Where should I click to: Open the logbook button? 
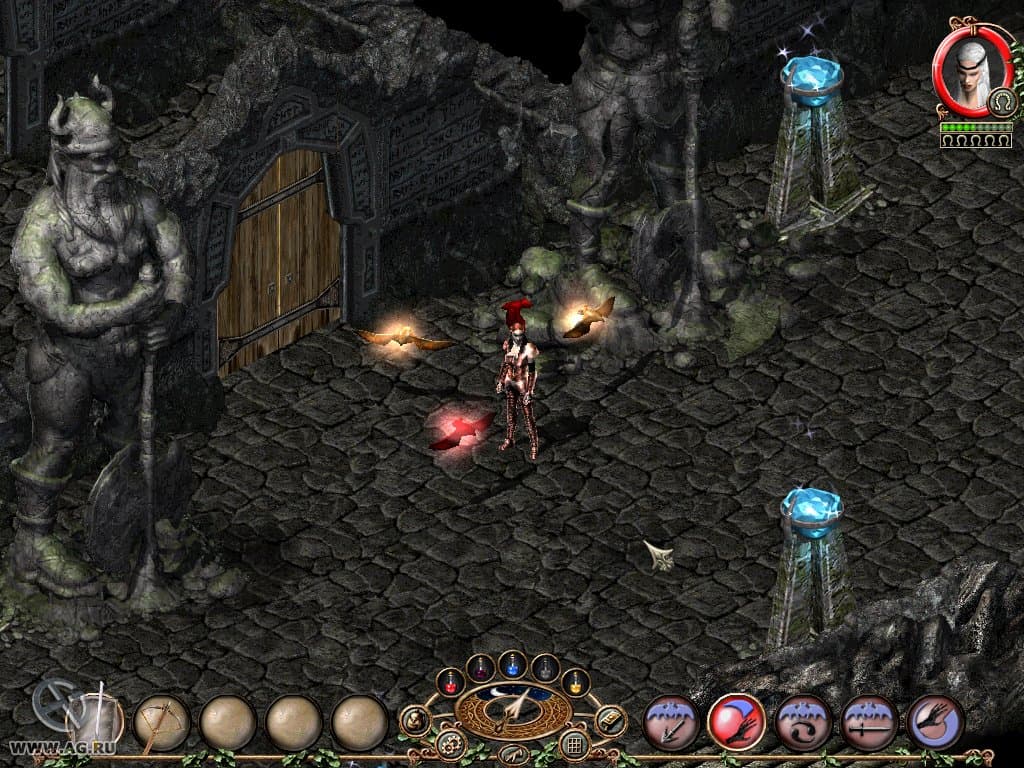(x=610, y=720)
